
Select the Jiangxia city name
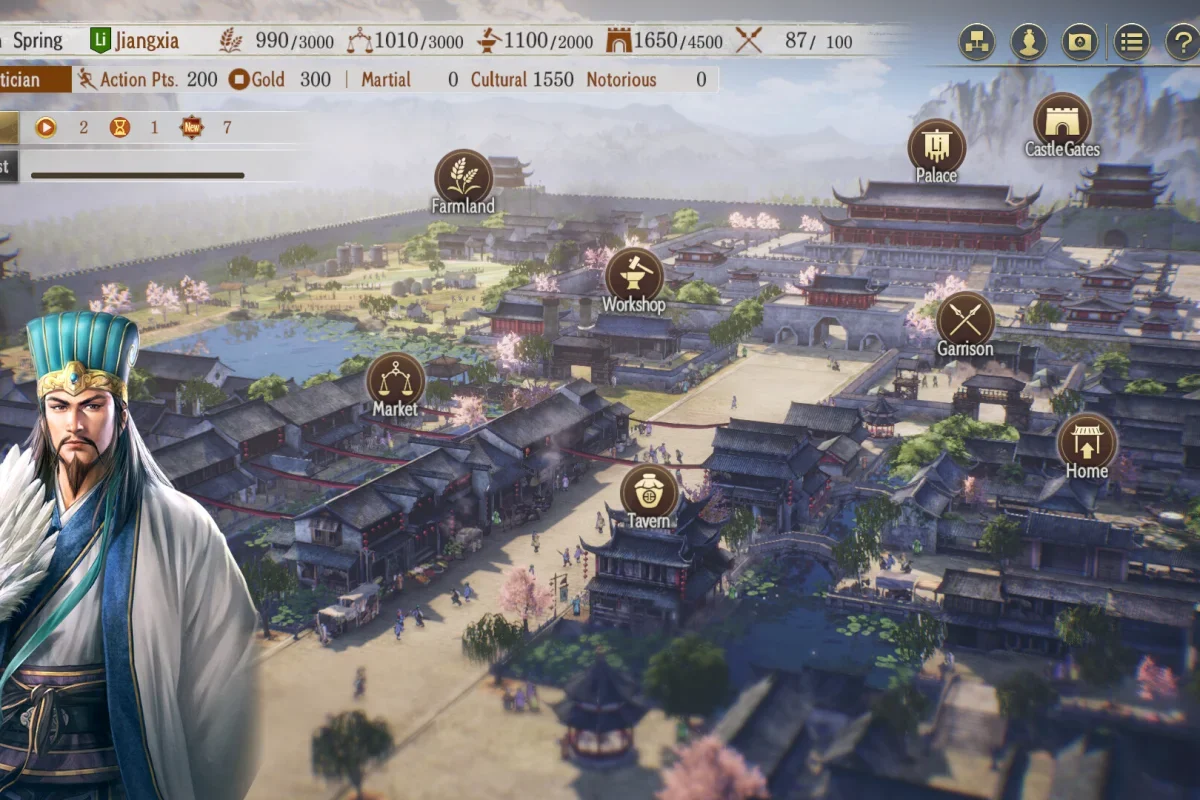(x=146, y=41)
